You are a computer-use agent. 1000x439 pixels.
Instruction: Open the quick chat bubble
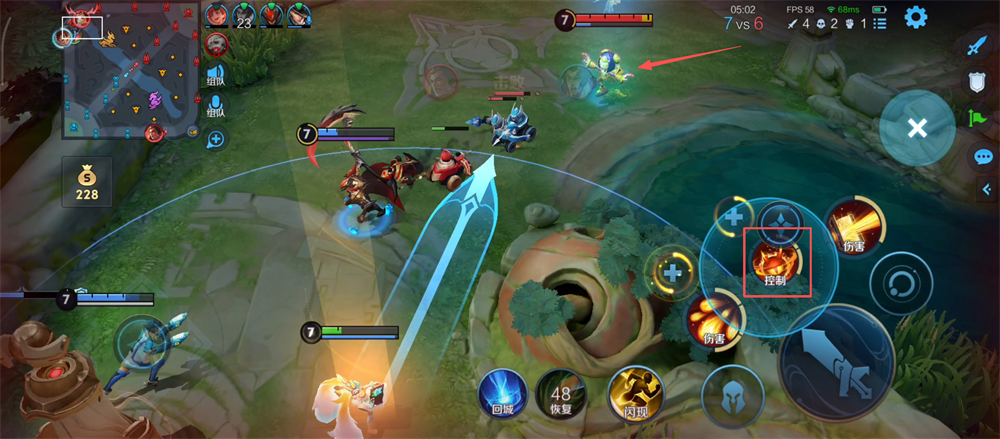point(983,157)
